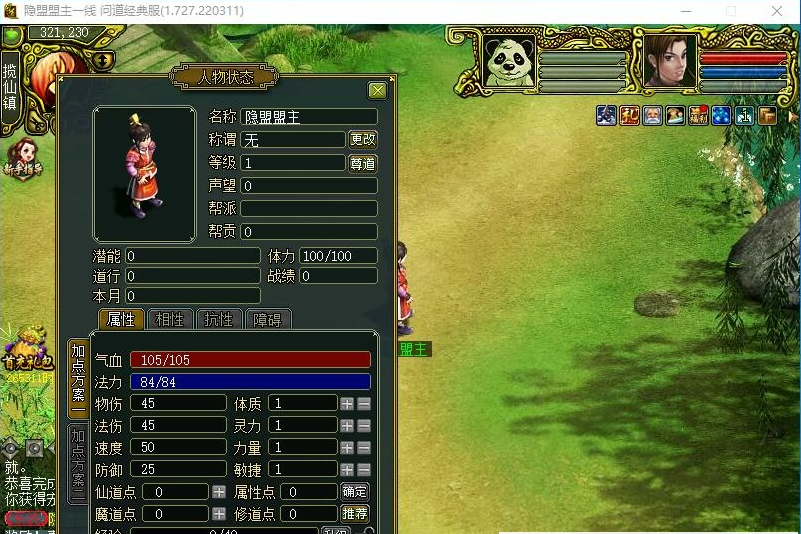Add a 仙道点 with the plus button

click(219, 492)
